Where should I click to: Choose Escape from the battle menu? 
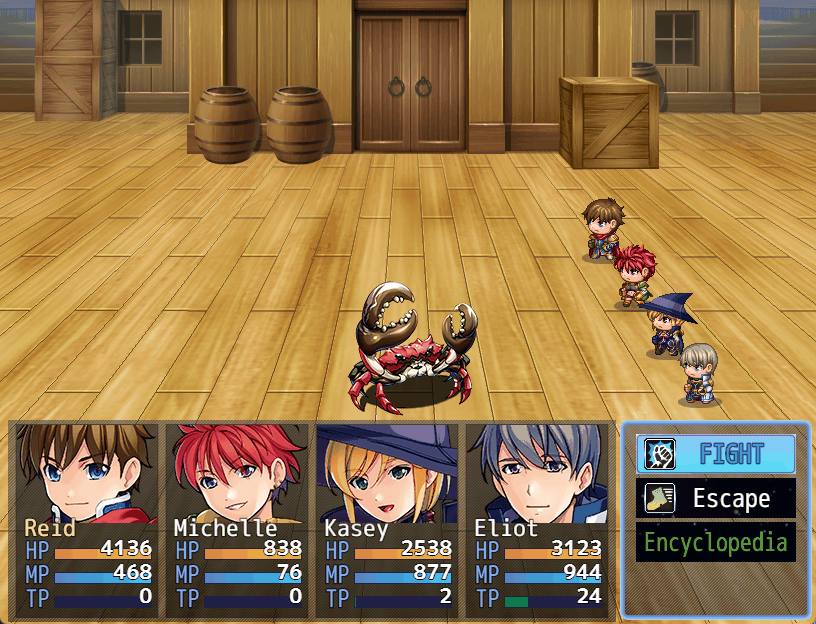click(716, 498)
